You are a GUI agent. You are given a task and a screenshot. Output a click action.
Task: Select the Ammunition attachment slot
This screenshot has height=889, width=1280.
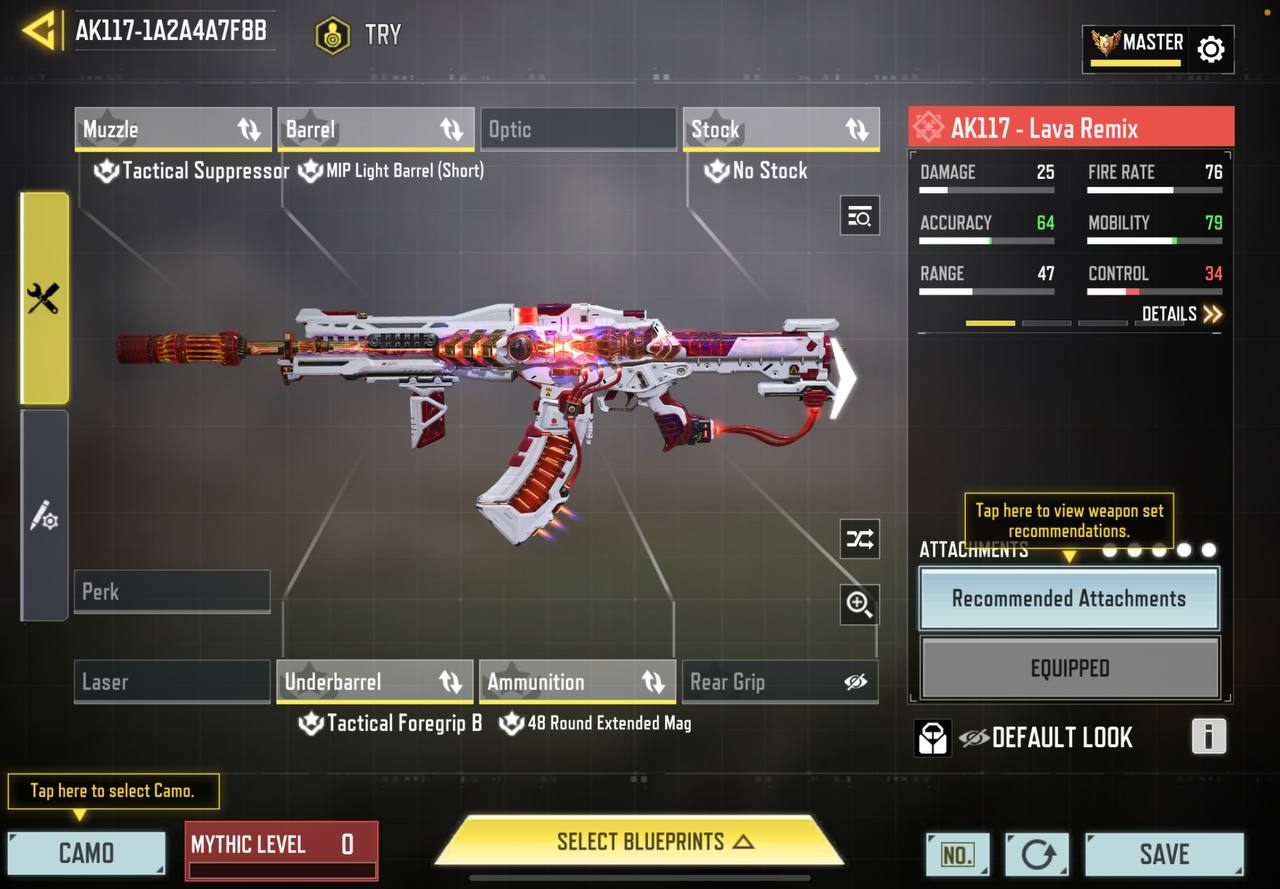pos(577,682)
